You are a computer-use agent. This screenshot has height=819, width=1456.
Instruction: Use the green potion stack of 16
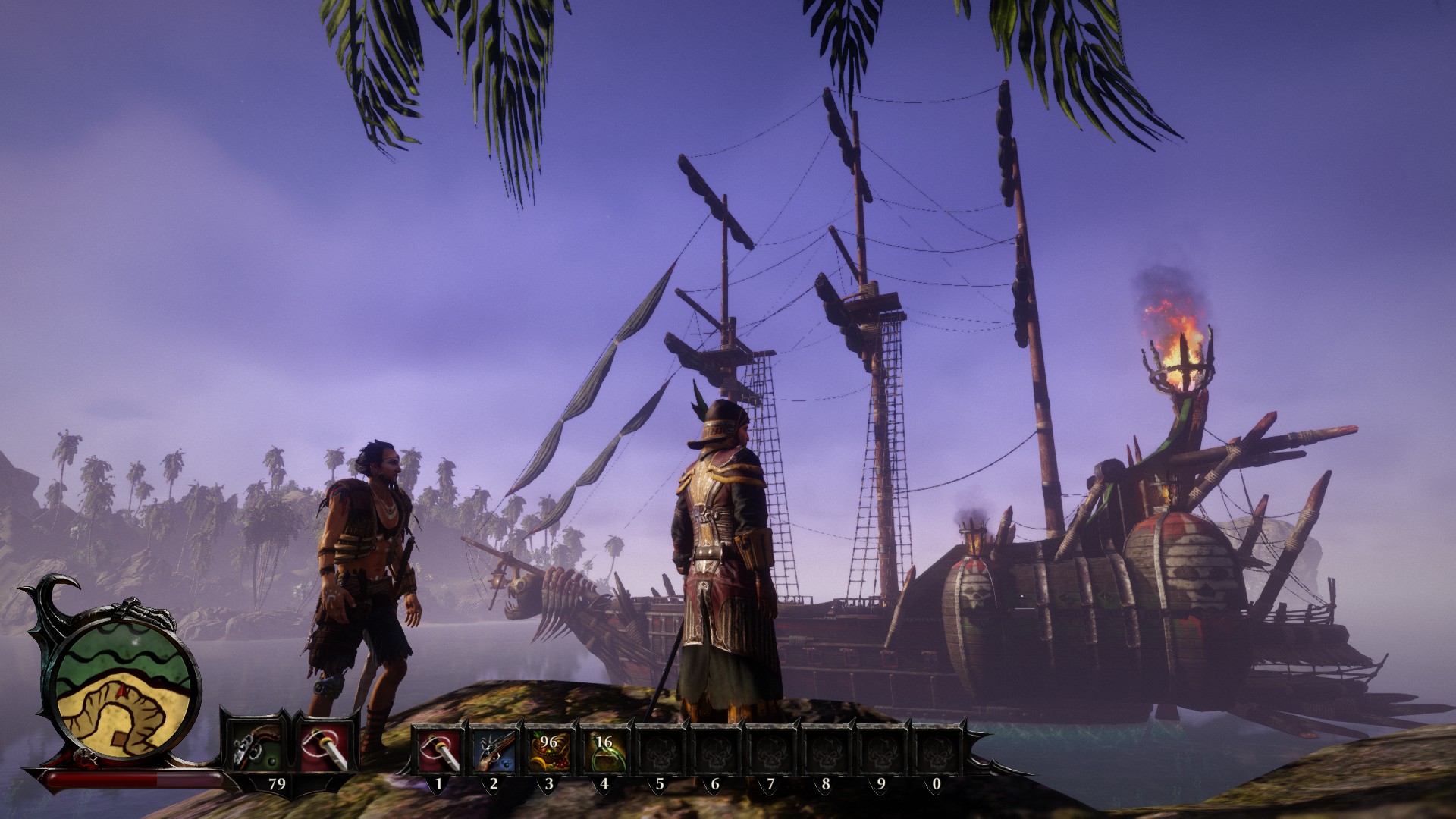click(x=604, y=748)
